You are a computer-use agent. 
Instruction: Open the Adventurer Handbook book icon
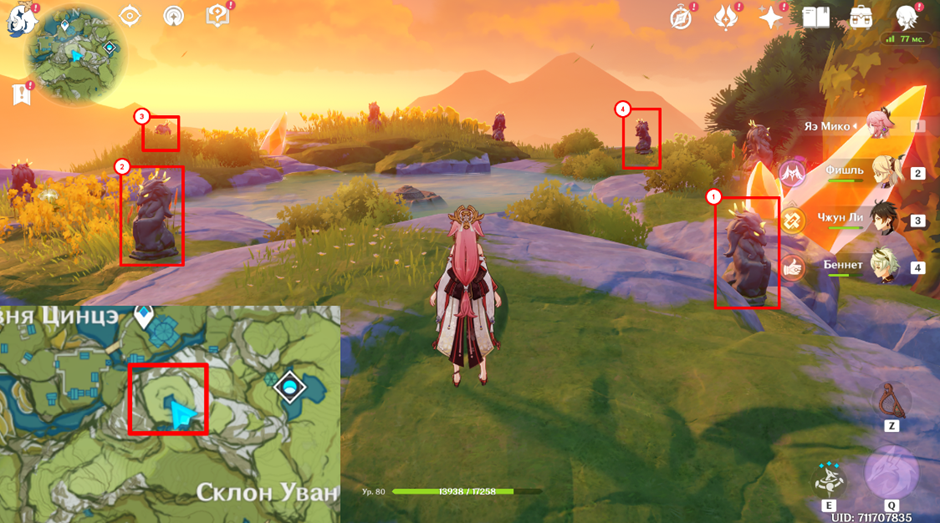816,17
